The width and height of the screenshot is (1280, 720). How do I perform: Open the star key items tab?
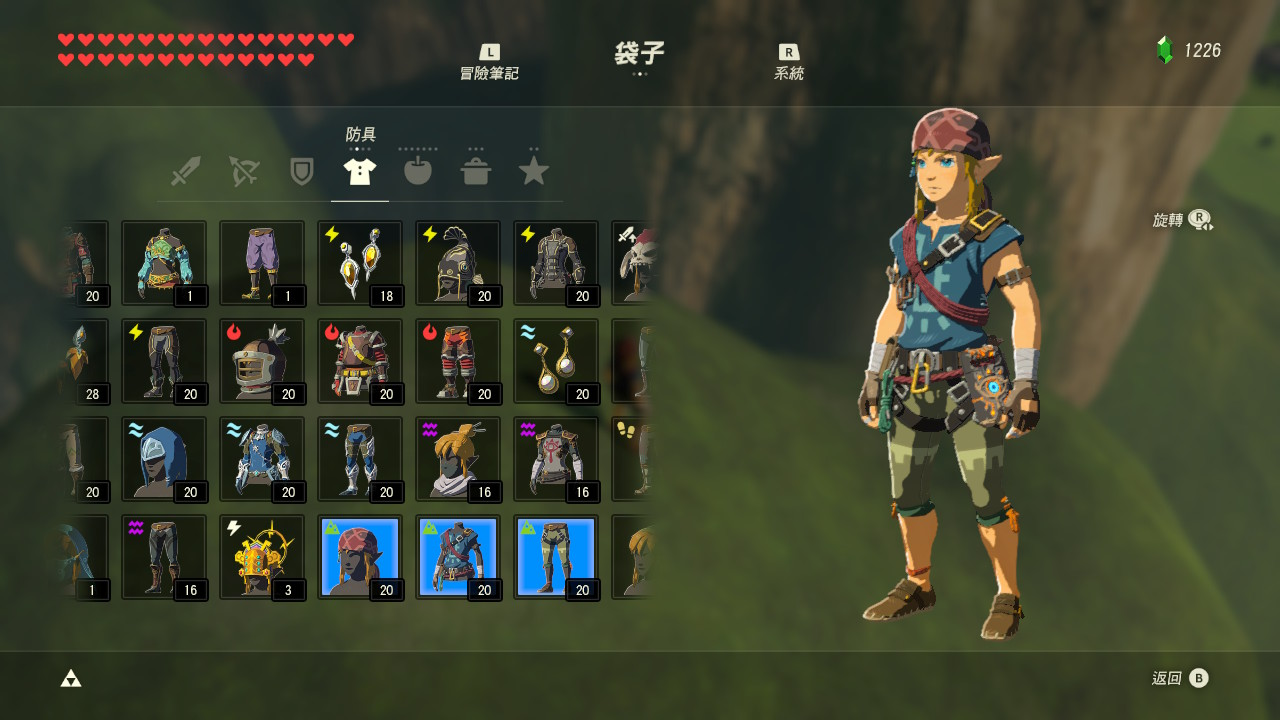coord(534,171)
